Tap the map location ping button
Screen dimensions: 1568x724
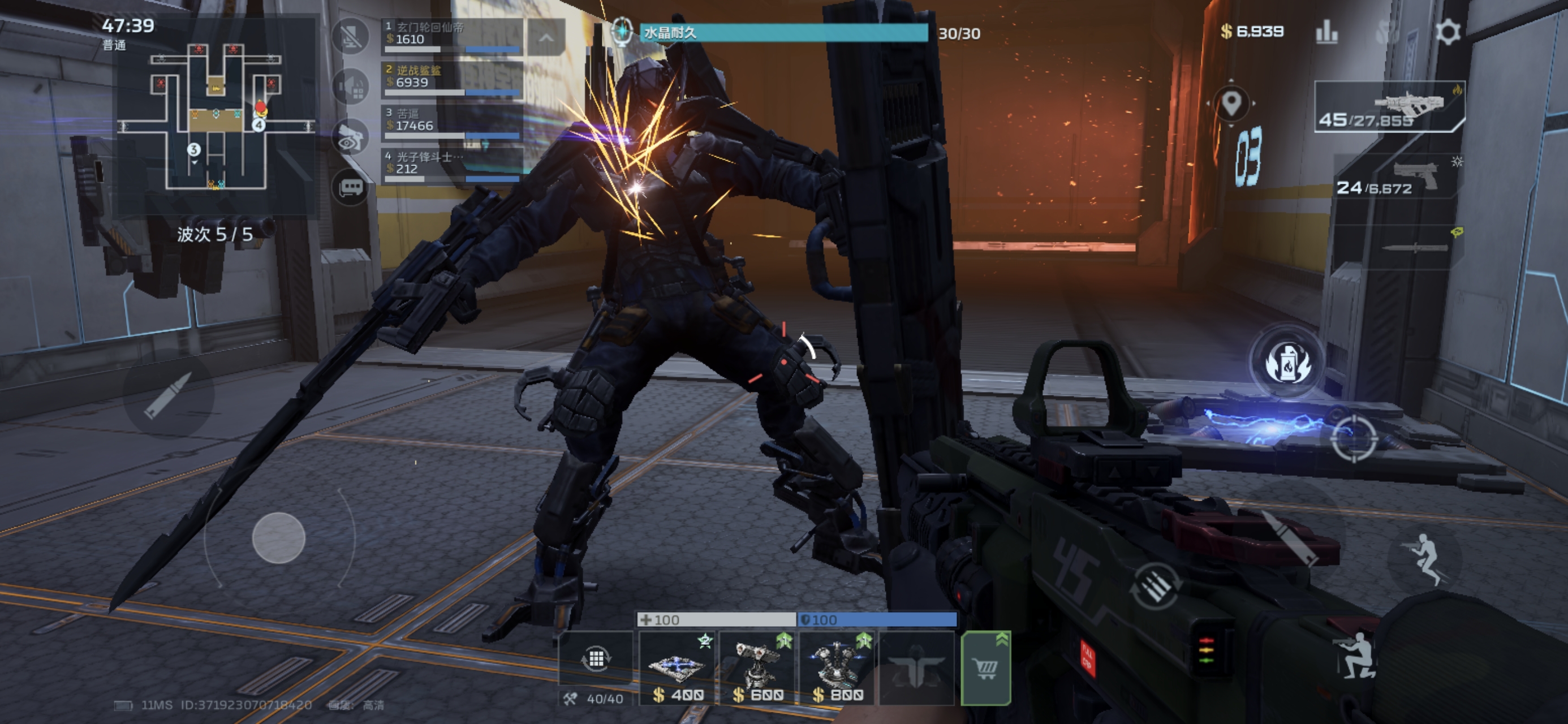(1231, 104)
